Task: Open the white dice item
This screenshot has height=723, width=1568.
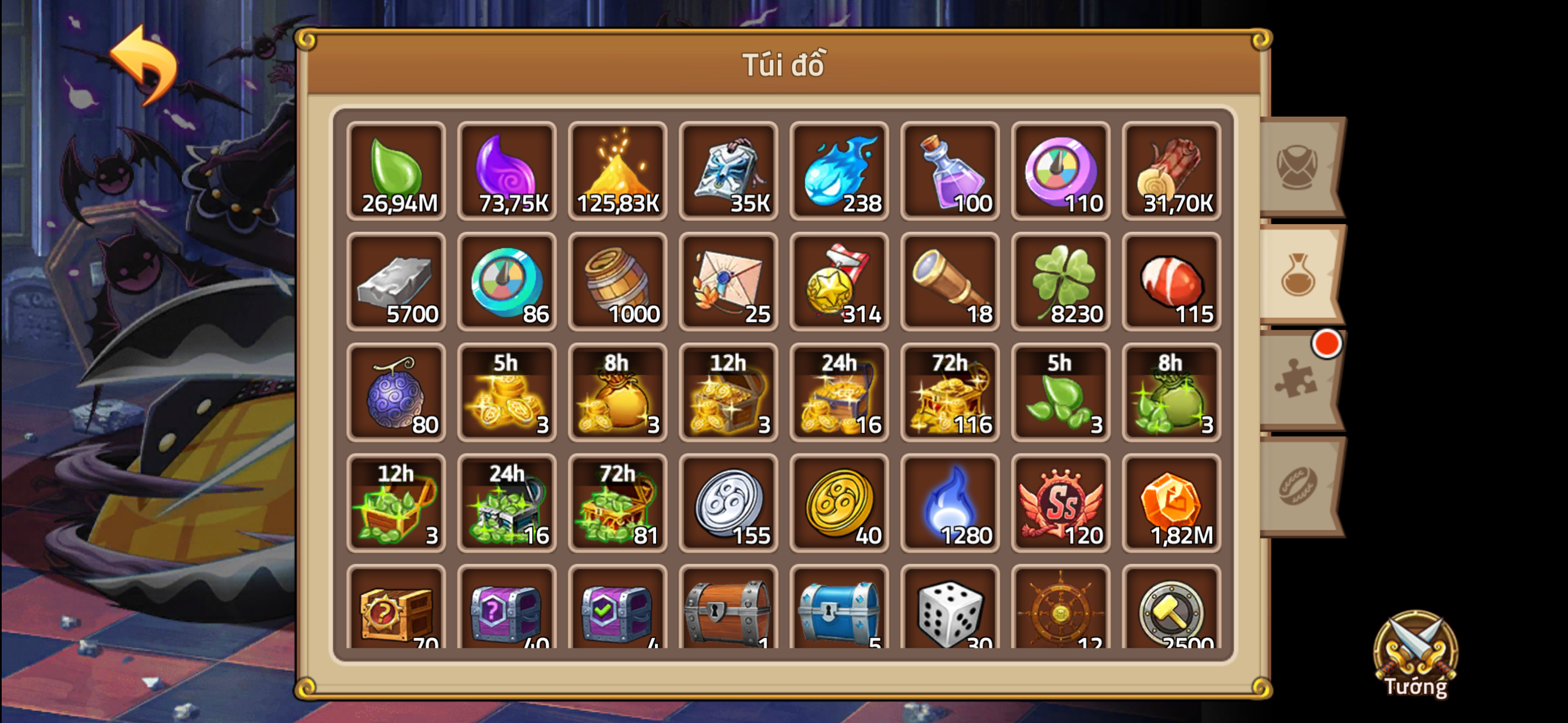Action: [x=950, y=615]
